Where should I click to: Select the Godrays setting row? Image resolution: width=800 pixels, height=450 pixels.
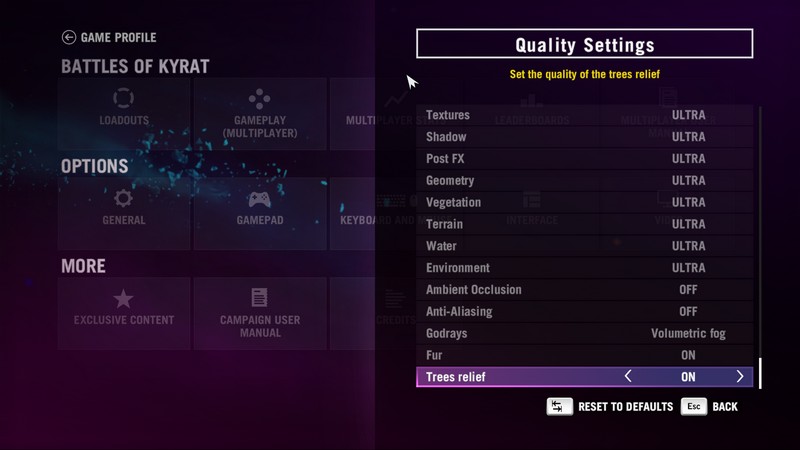pos(584,333)
